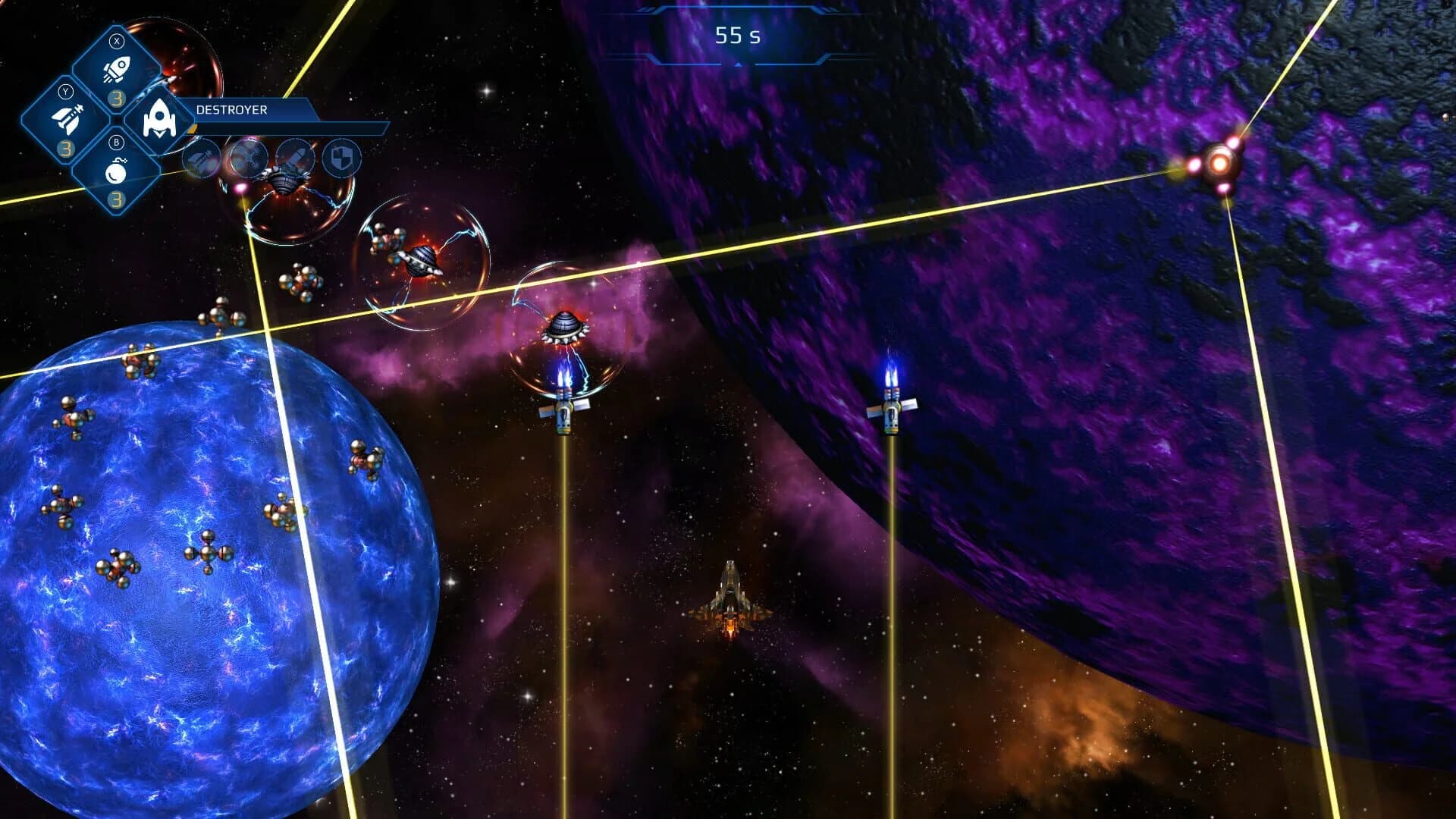The width and height of the screenshot is (1456, 819).
Task: Click the Y controller button prompt
Action: [x=66, y=91]
